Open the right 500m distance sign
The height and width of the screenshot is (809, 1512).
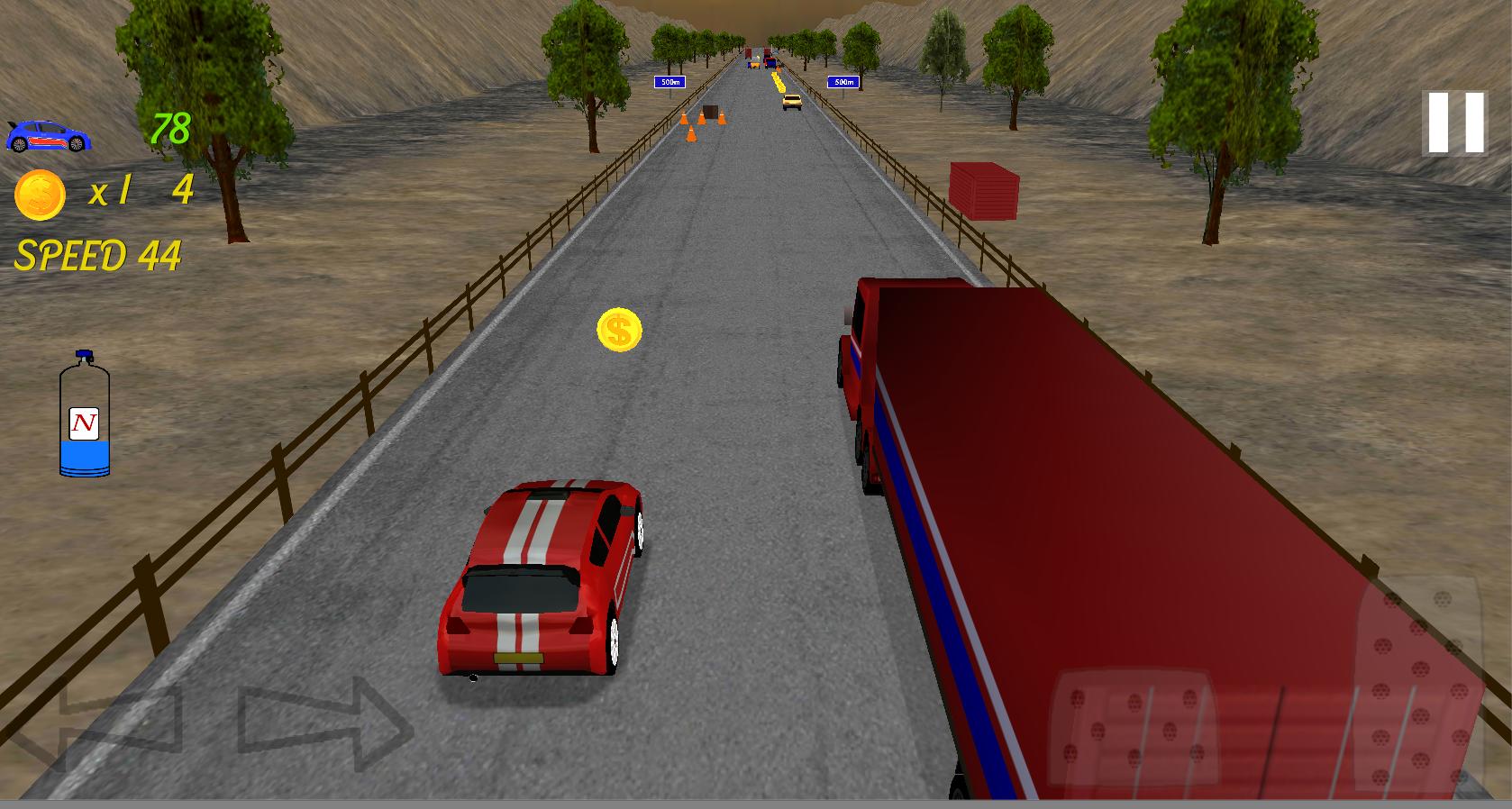[844, 81]
